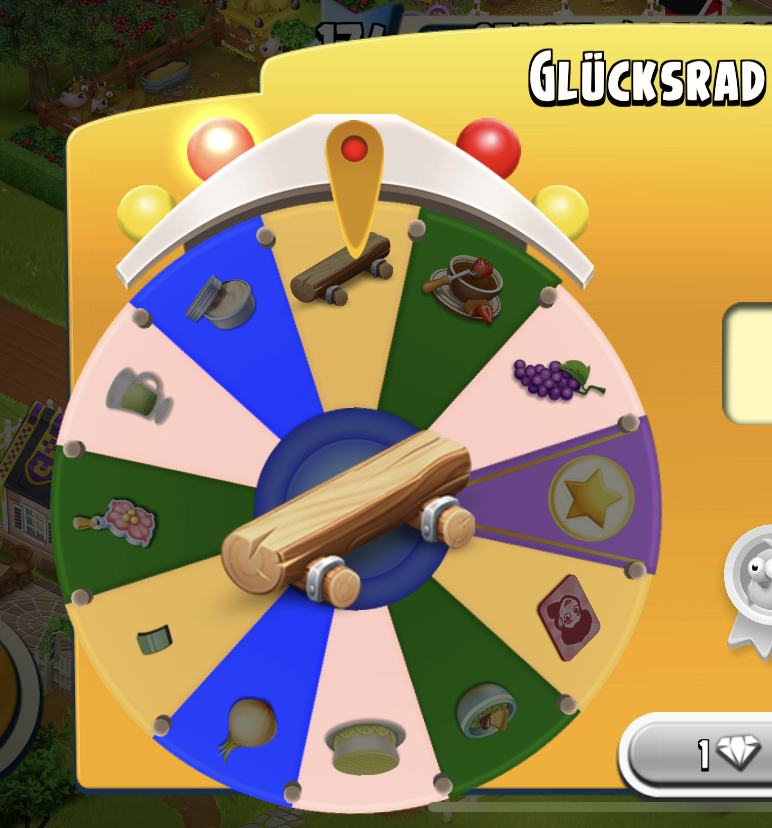Click the chocolate fondue prize segment
Screen dimensions: 772x828
pos(466,286)
